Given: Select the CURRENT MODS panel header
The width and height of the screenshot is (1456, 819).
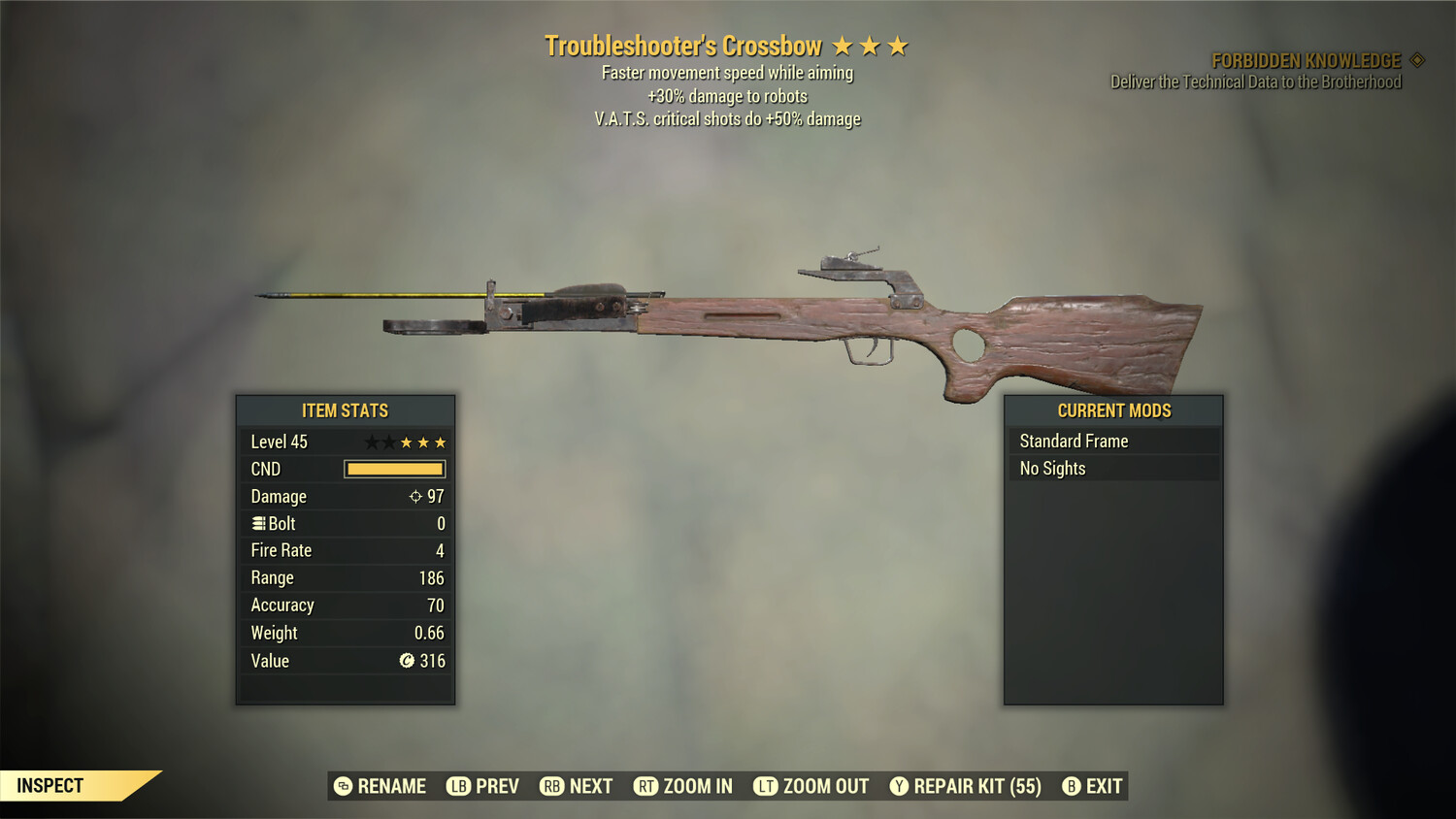Looking at the screenshot, I should [x=1112, y=410].
